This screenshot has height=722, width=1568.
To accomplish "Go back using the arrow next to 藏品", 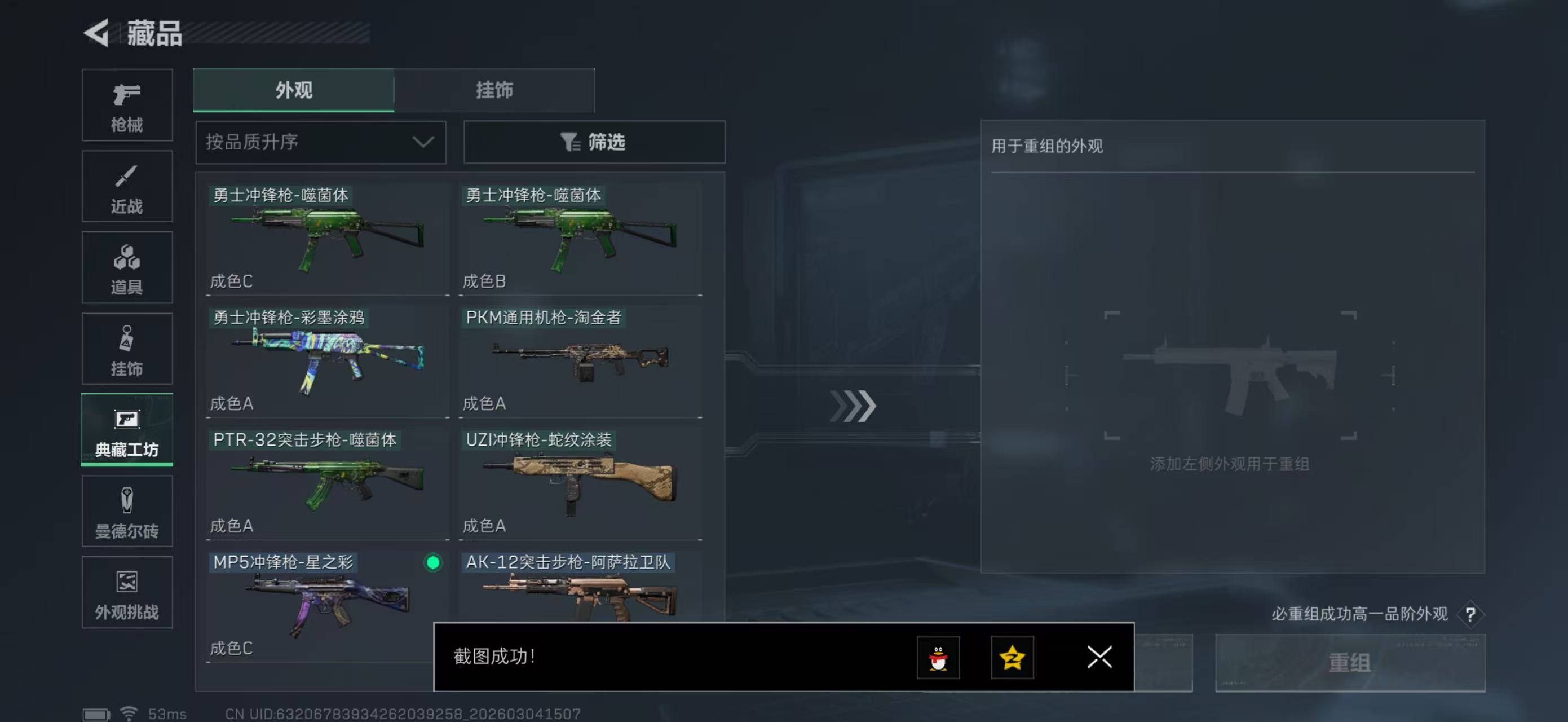I will [98, 33].
